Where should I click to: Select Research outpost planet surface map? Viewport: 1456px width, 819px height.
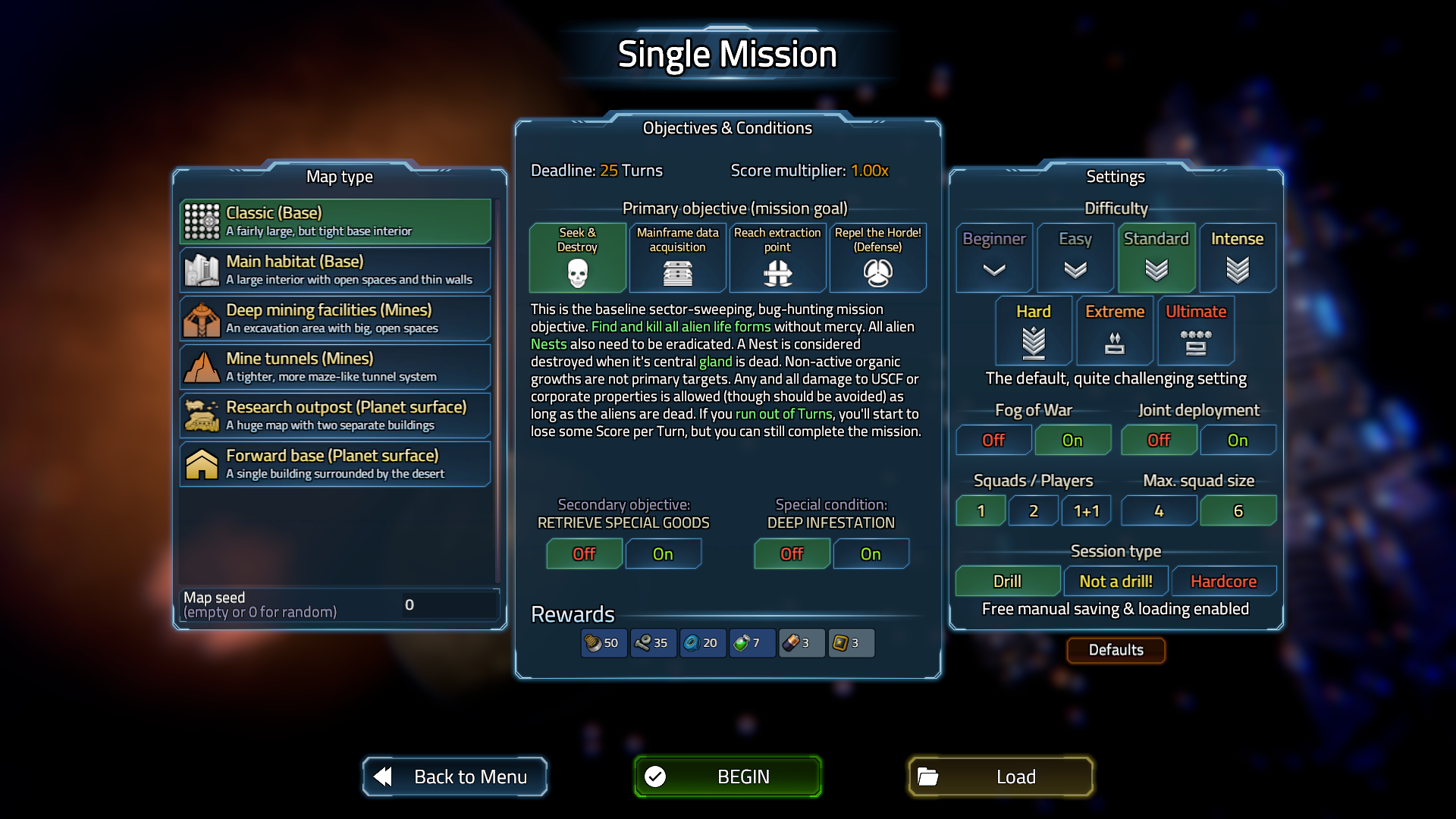[x=335, y=416]
